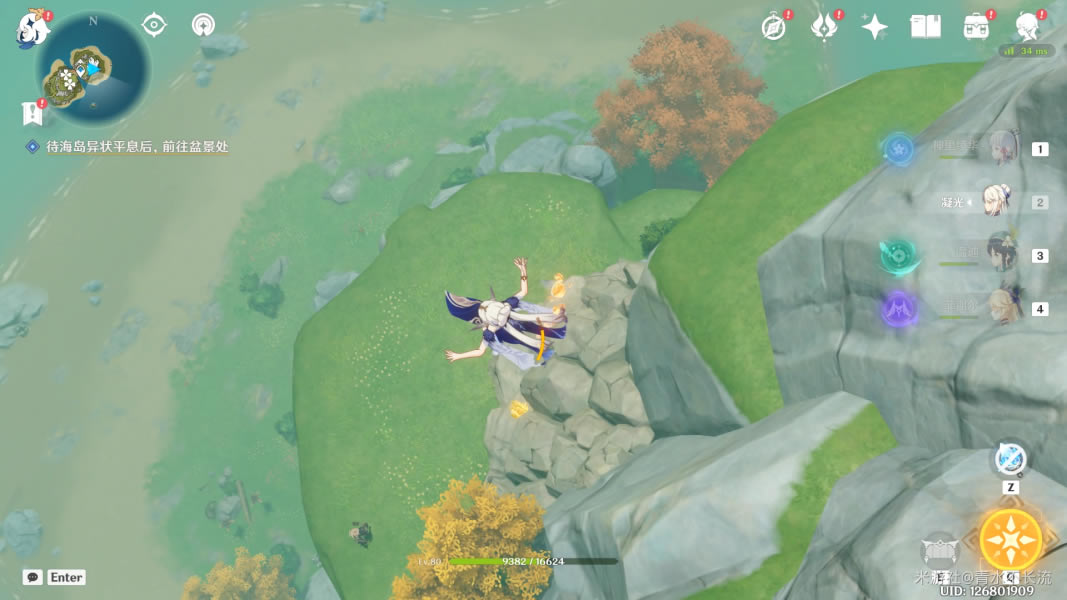1067x600 pixels.
Task: Open the Adventurer Handbook book icon
Action: point(925,27)
